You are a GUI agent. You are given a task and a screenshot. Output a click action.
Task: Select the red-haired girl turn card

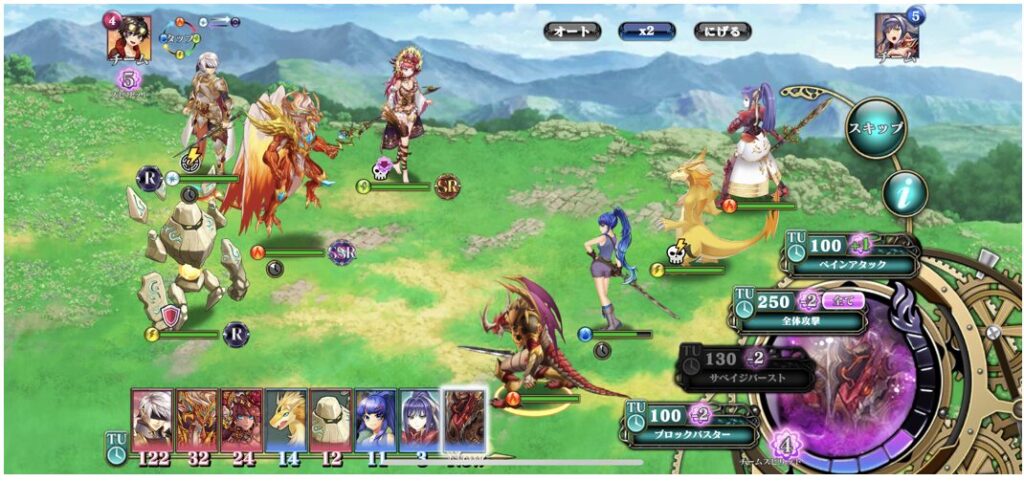tap(241, 420)
